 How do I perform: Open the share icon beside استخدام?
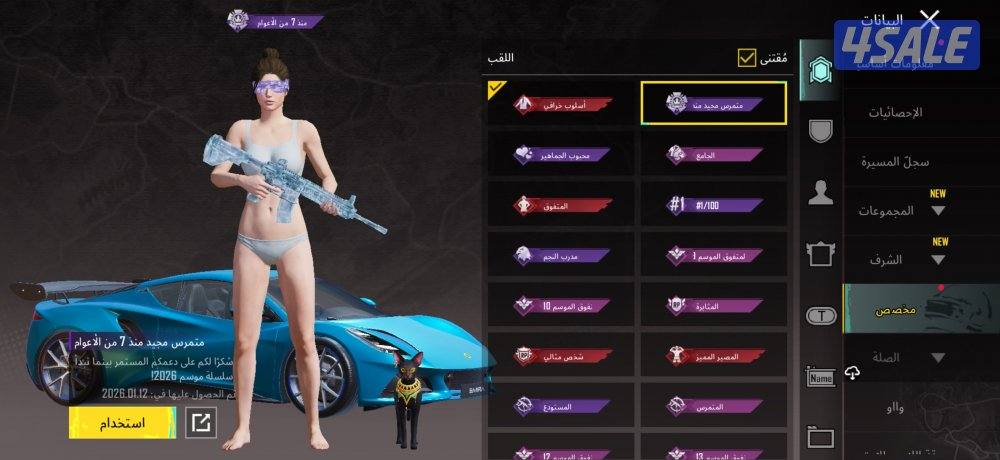point(200,422)
